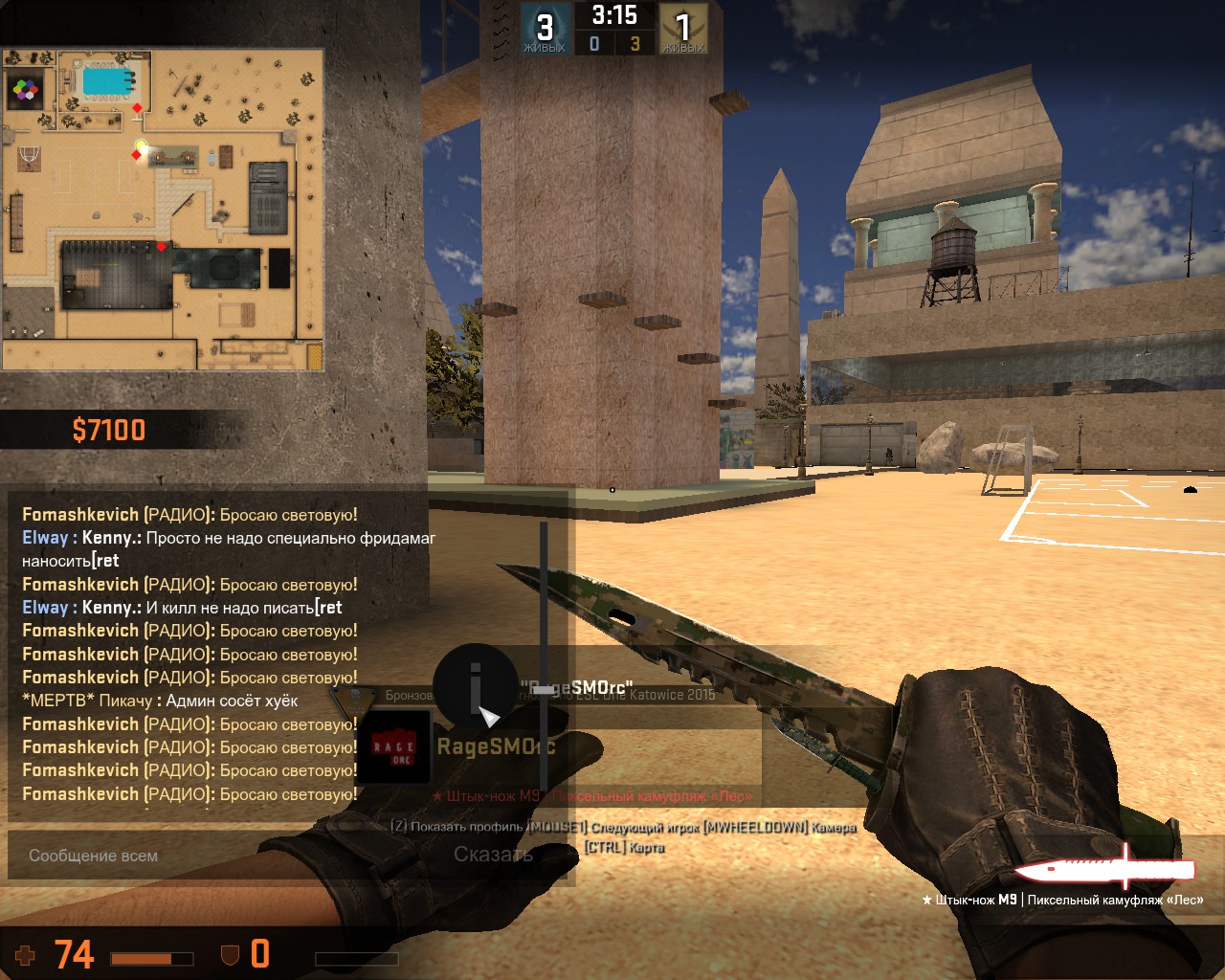This screenshot has width=1225, height=980.
Task: Click the 'Сказать' send button
Action: pyautogui.click(x=493, y=855)
